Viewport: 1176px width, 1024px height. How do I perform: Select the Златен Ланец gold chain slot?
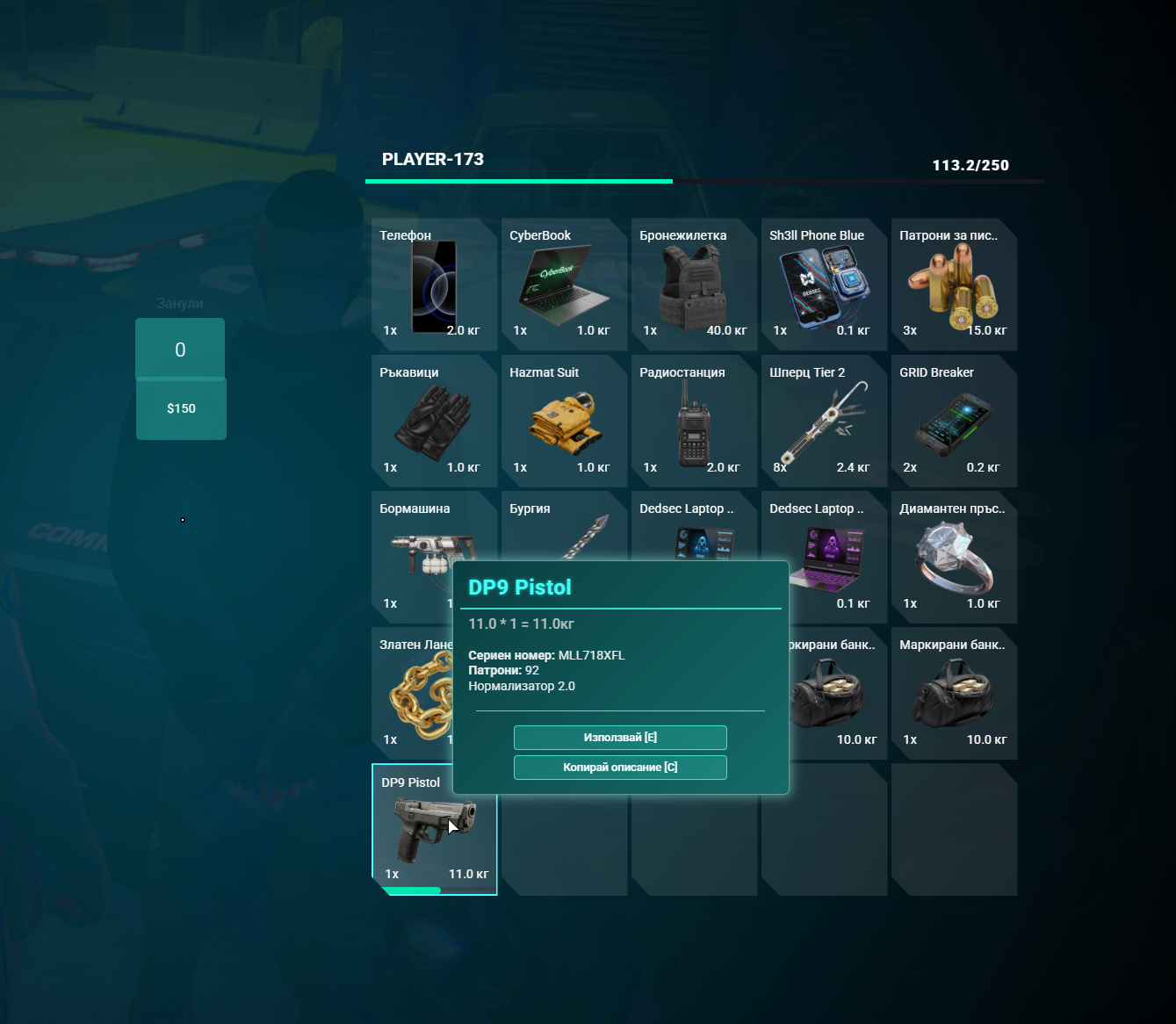(411, 694)
